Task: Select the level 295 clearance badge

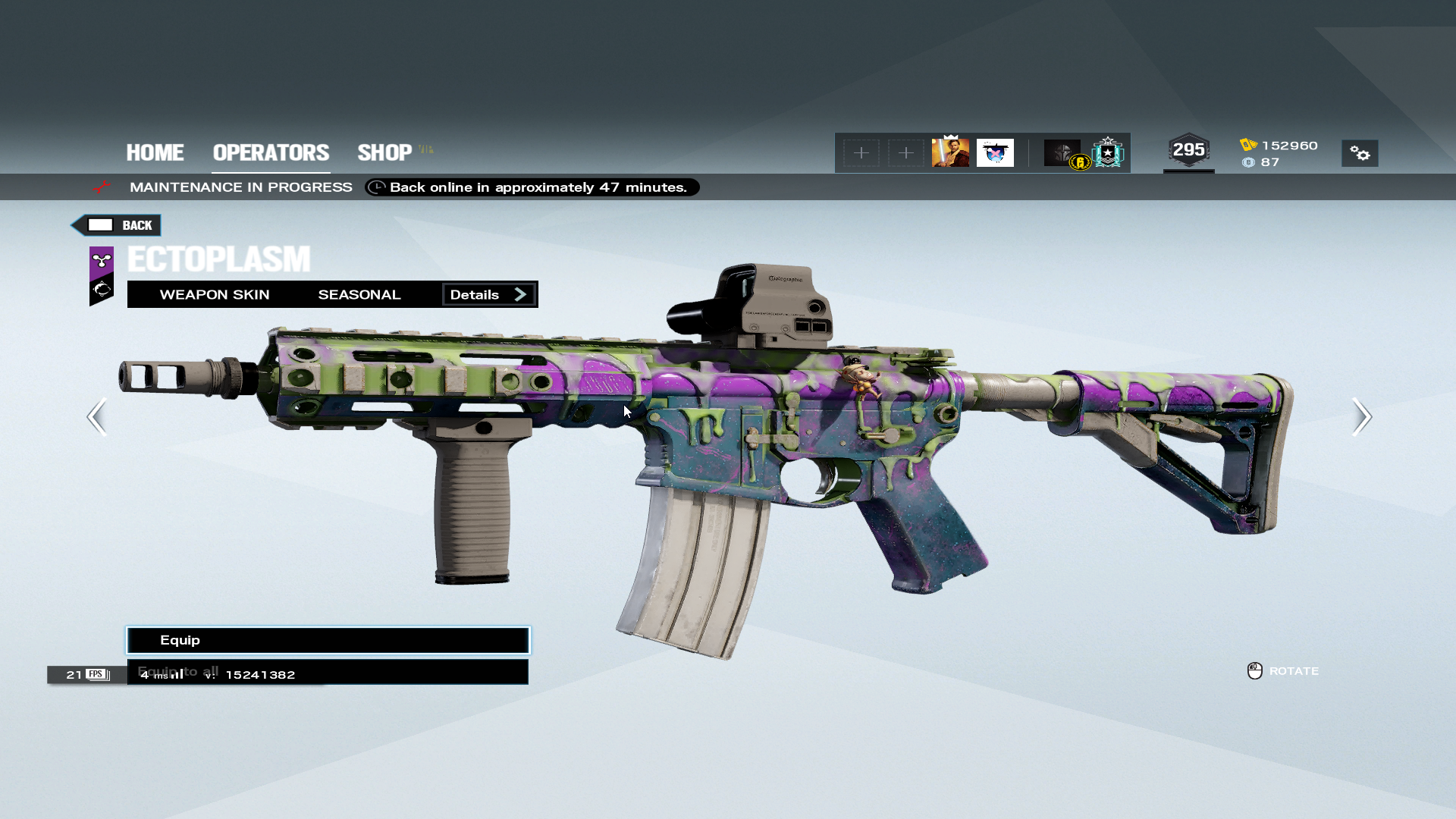Action: [x=1188, y=150]
